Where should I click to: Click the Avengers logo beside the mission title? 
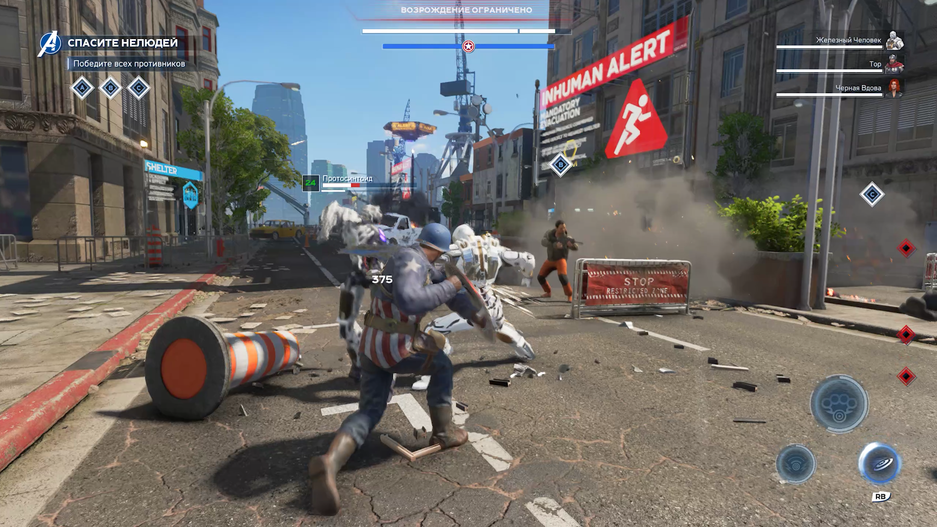pos(49,43)
